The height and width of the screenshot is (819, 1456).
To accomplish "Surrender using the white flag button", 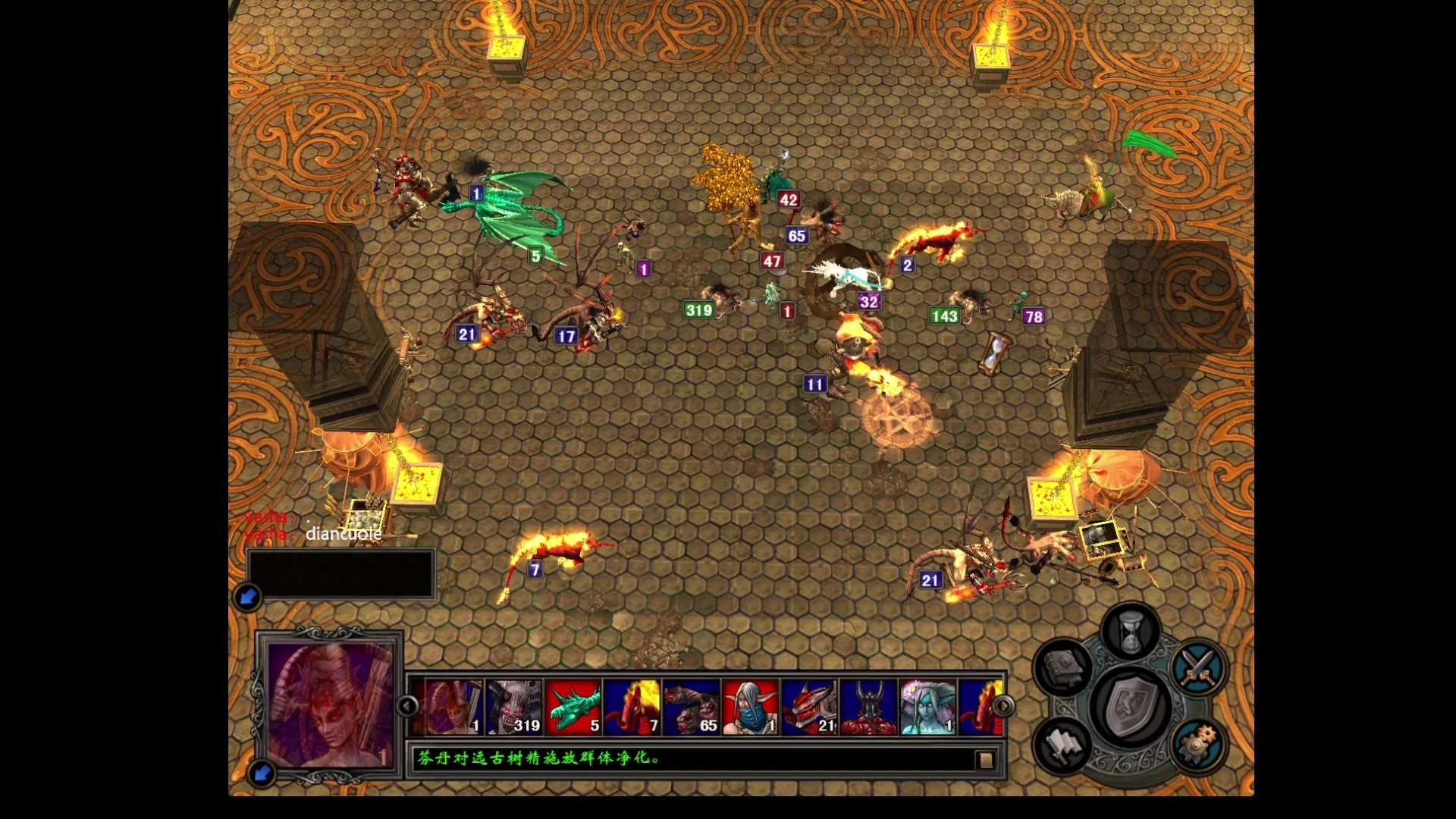I will click(1062, 745).
